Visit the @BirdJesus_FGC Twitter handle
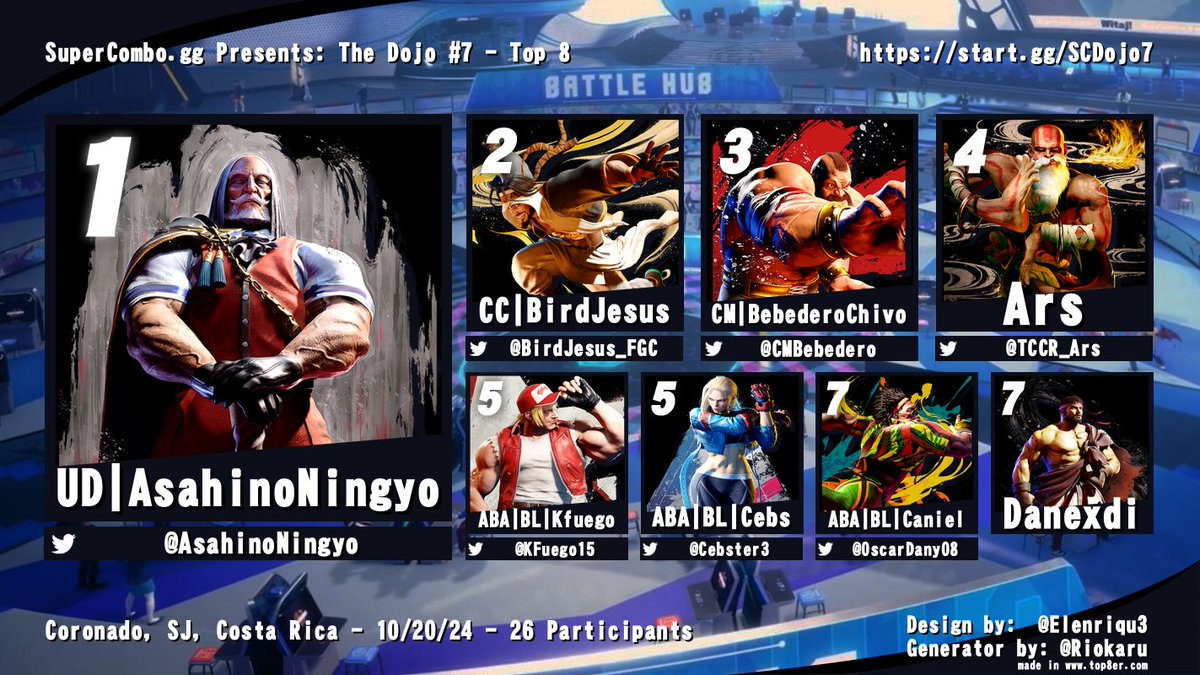The height and width of the screenshot is (675, 1200). click(x=575, y=349)
